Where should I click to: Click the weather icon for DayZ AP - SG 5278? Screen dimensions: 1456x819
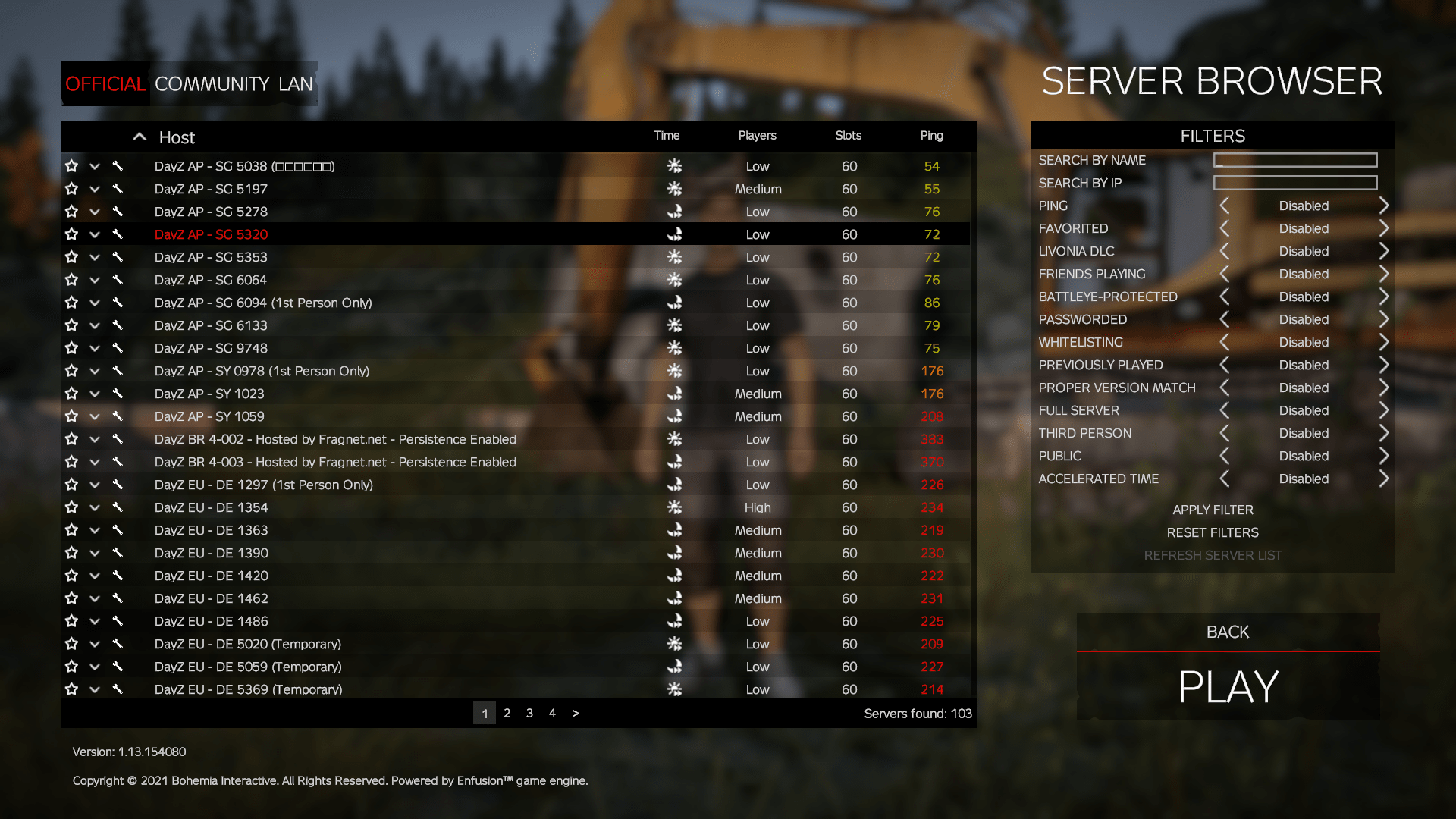click(x=675, y=212)
